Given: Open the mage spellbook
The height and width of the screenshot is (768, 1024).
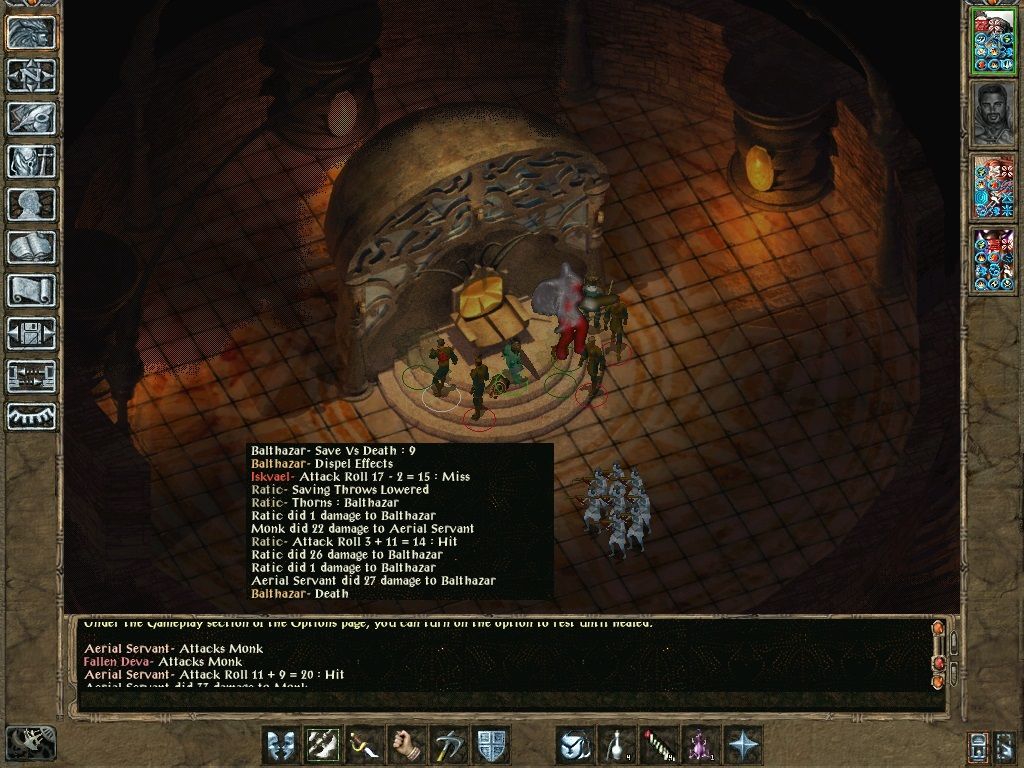Looking at the screenshot, I should 31,247.
